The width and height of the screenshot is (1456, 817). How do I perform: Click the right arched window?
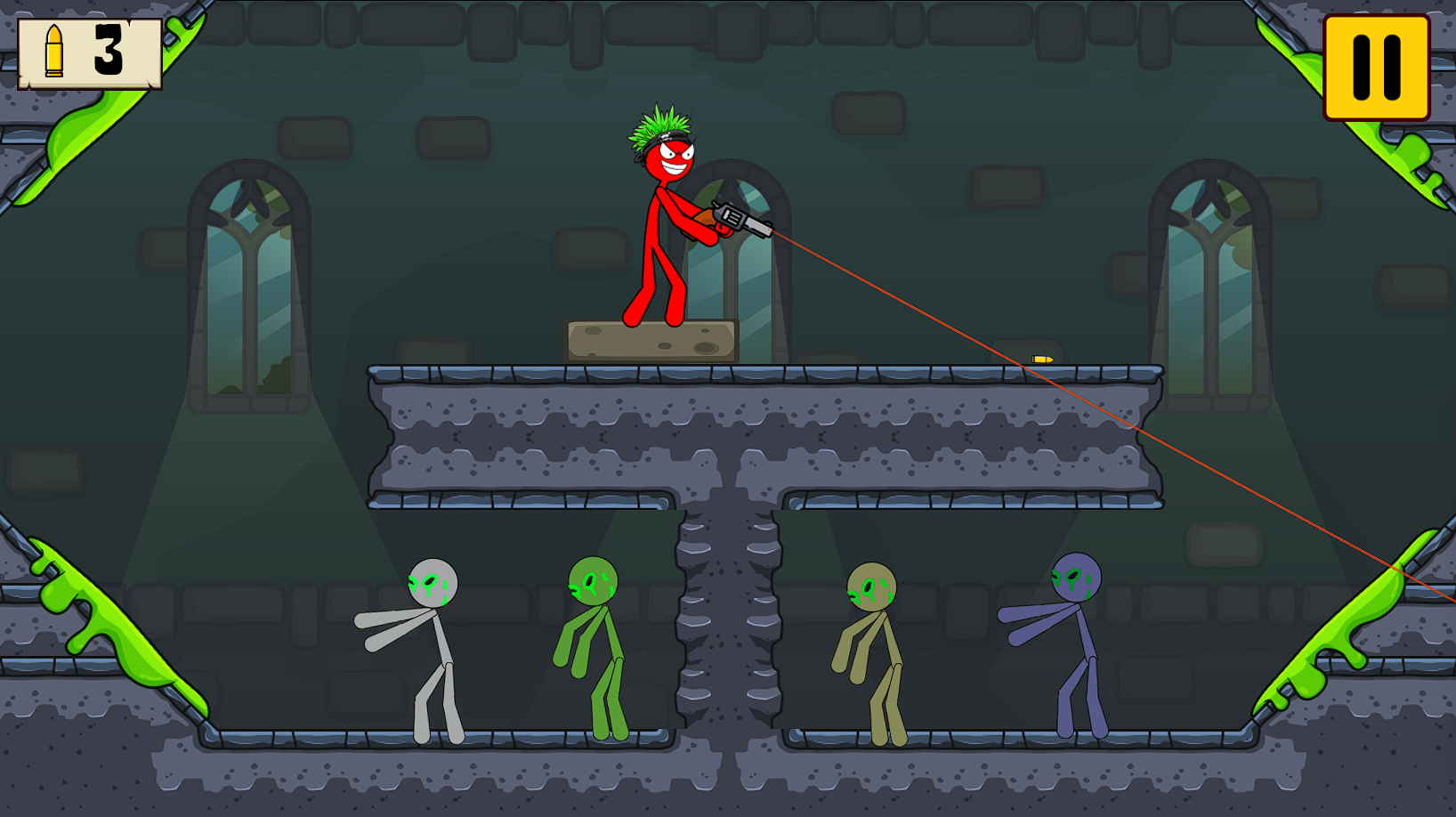[x=1210, y=267]
